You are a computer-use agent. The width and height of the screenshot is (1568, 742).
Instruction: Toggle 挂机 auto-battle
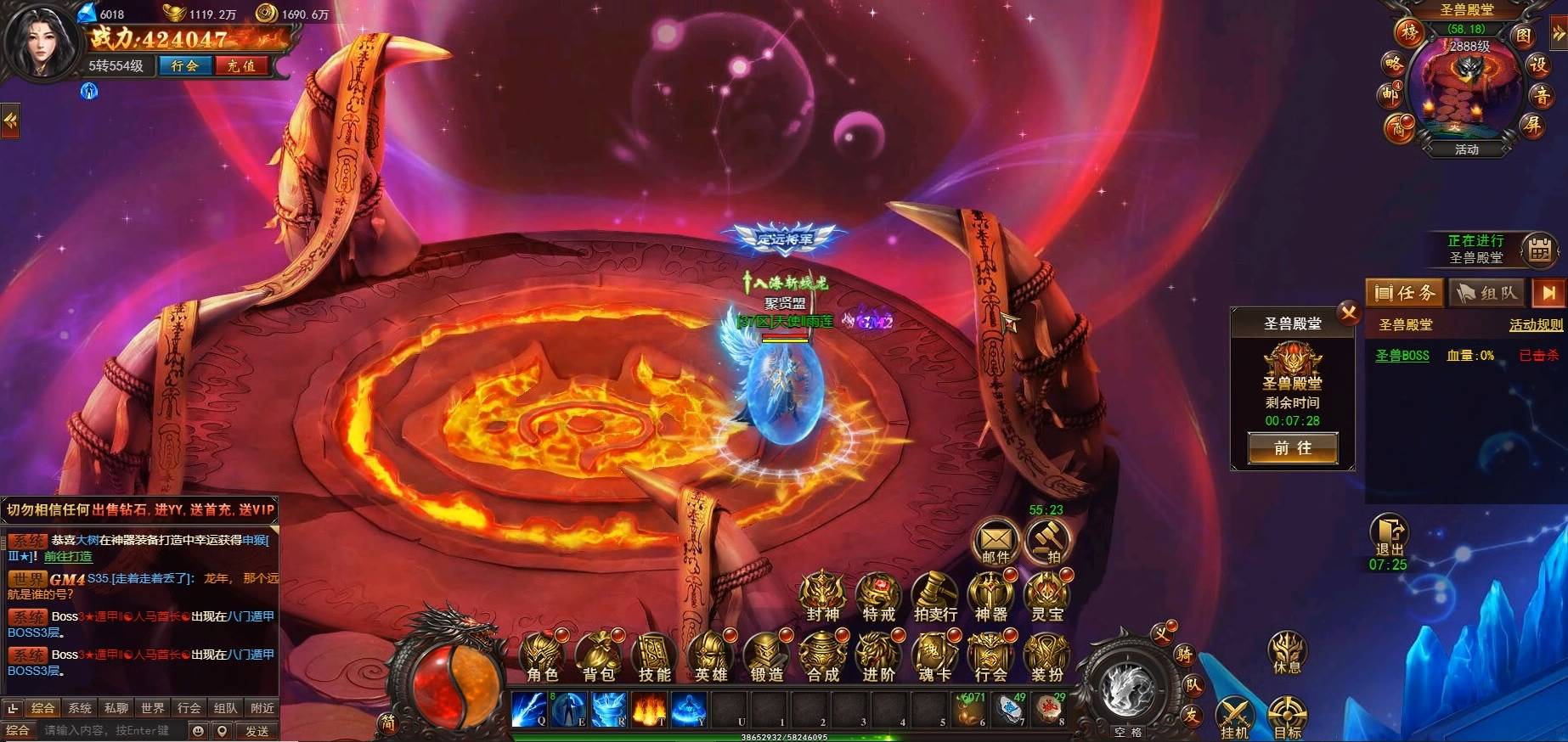tap(1234, 717)
